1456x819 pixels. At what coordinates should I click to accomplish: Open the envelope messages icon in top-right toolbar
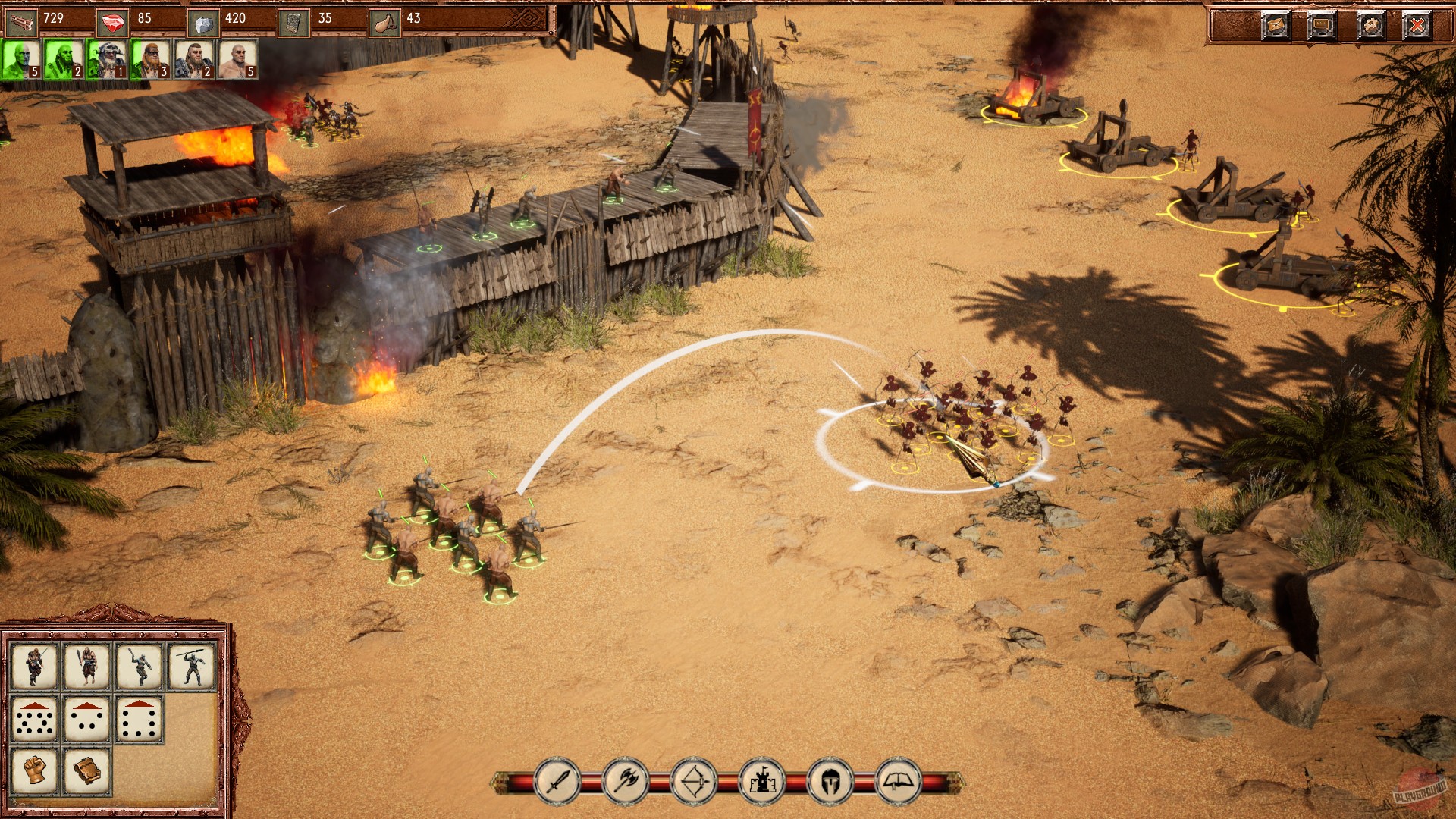coord(1276,24)
